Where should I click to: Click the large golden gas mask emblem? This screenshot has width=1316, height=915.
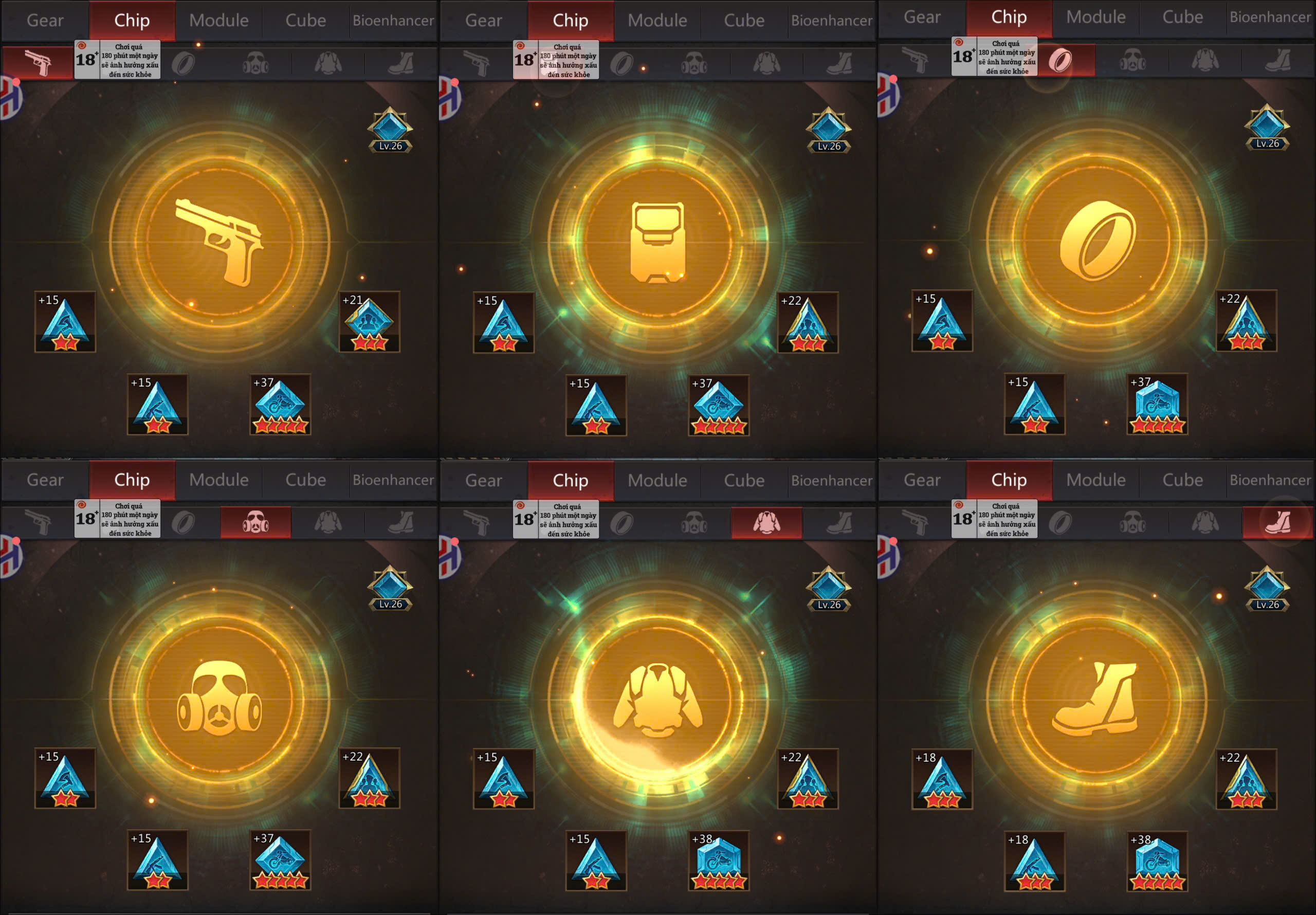point(220,698)
